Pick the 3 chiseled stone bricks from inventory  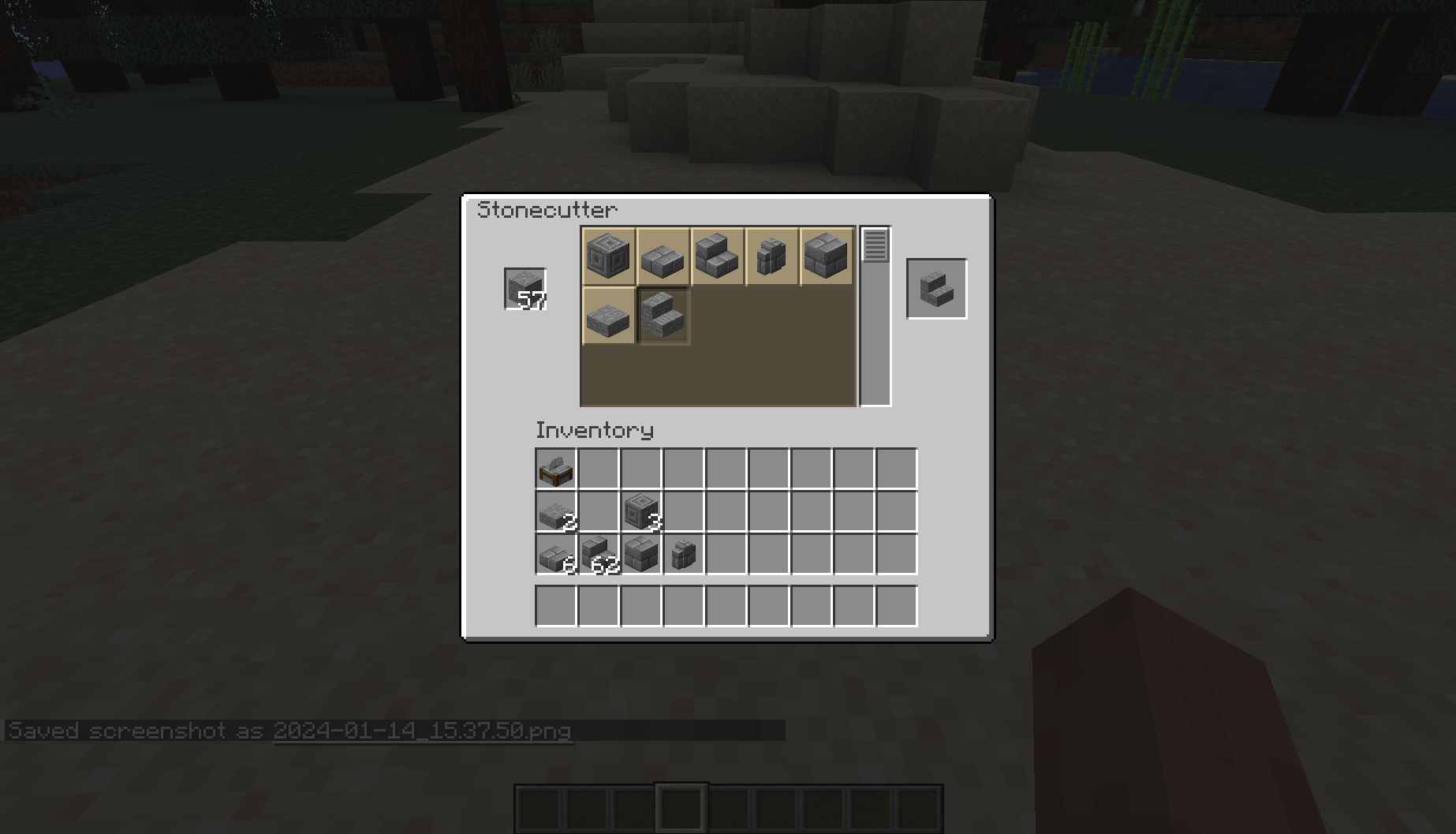point(640,513)
